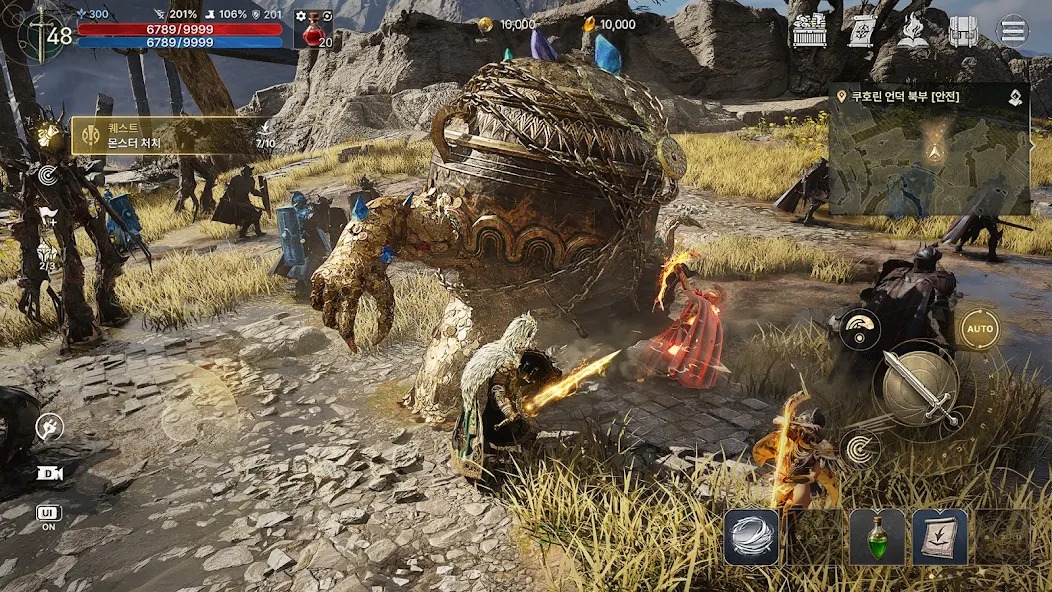Activate the silver whirlwind skill slot
This screenshot has width=1052, height=592.
click(x=751, y=537)
